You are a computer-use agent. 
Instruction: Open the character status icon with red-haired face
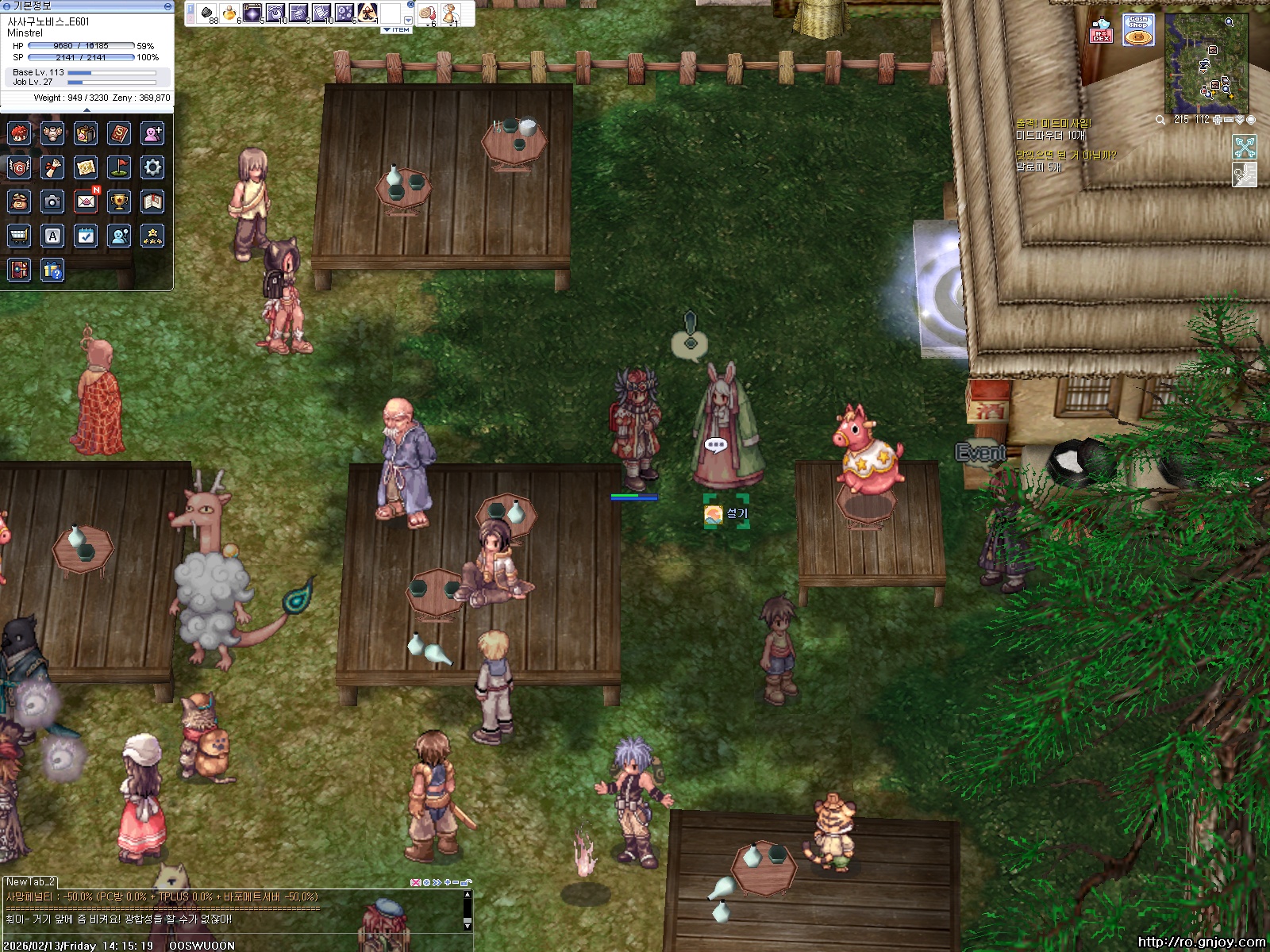coord(19,133)
